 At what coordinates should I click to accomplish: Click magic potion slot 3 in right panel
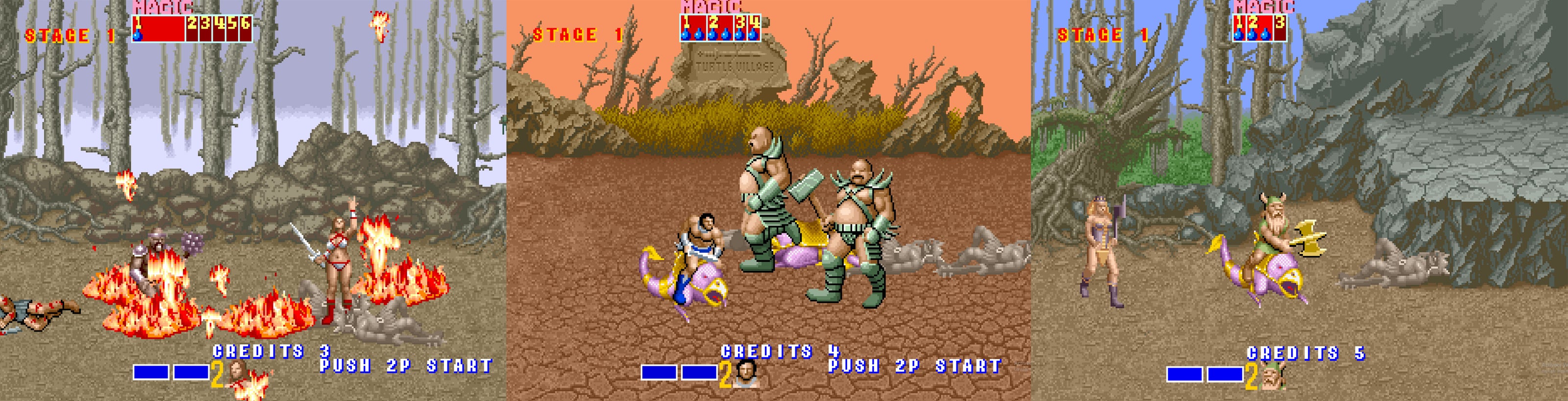[x=1281, y=28]
